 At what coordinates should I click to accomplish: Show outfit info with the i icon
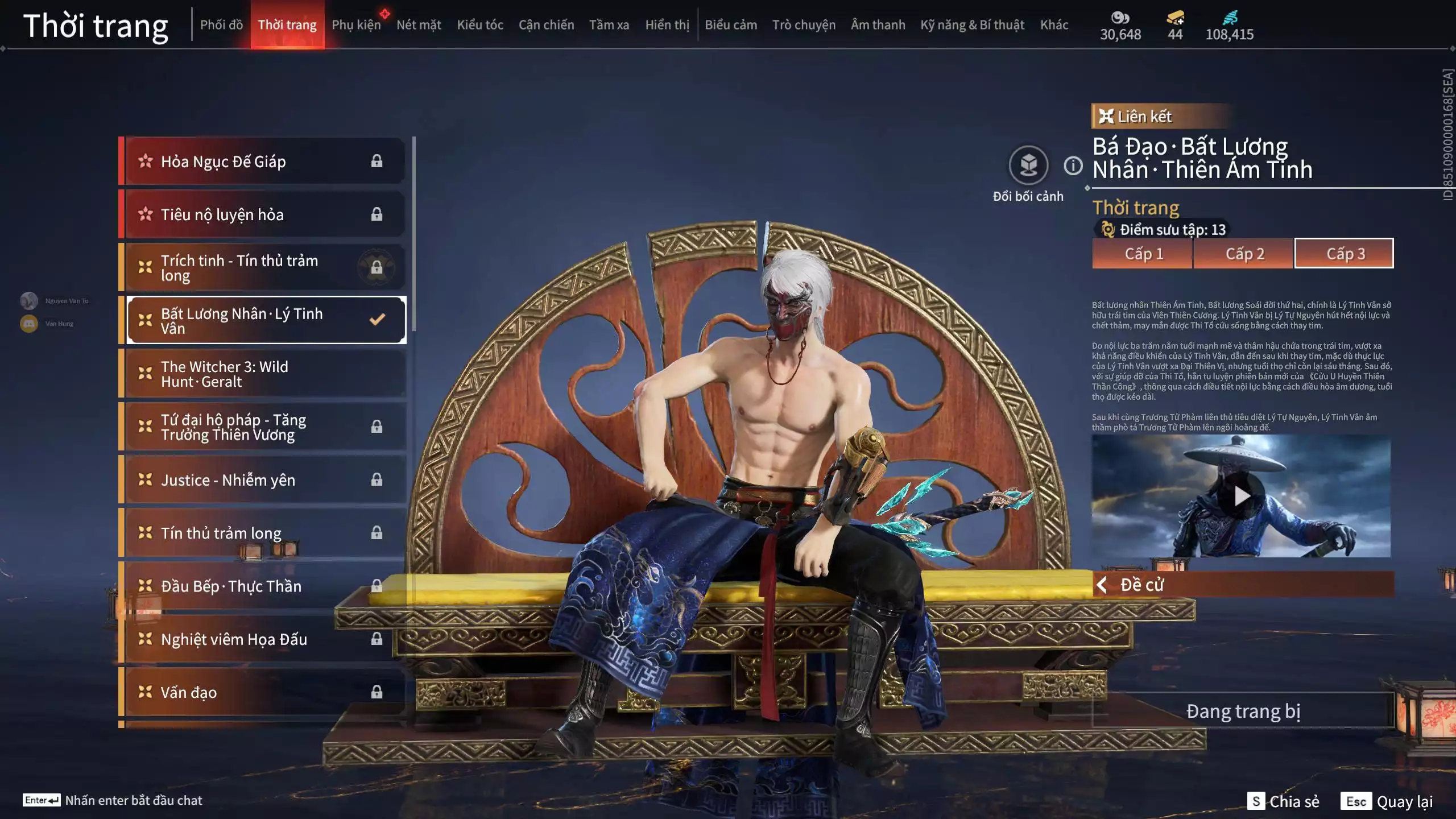click(1073, 166)
